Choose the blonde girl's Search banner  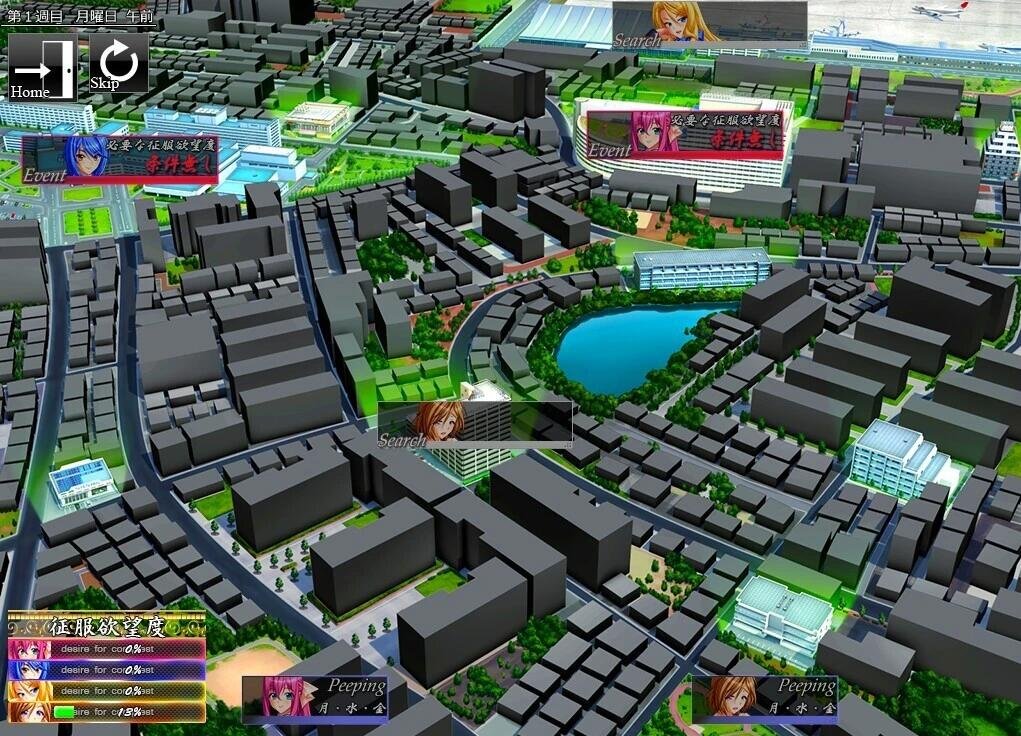coord(709,22)
